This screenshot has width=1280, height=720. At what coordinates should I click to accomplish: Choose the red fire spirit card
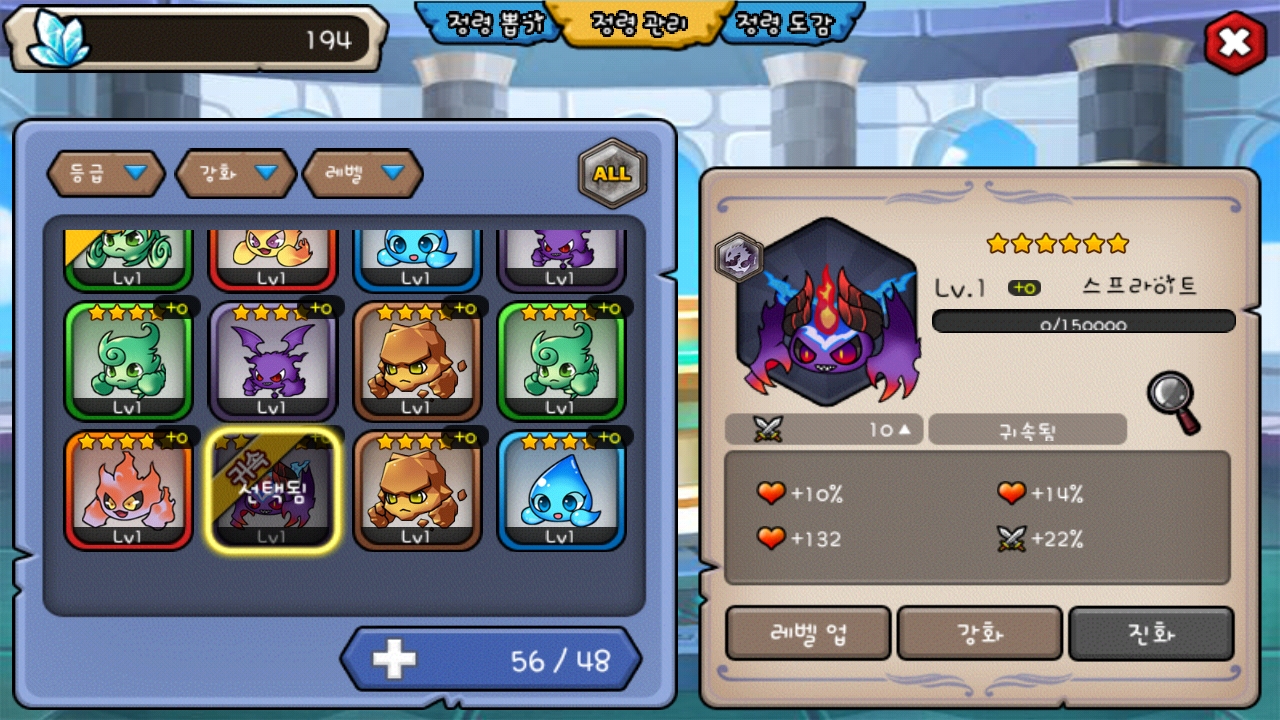128,490
